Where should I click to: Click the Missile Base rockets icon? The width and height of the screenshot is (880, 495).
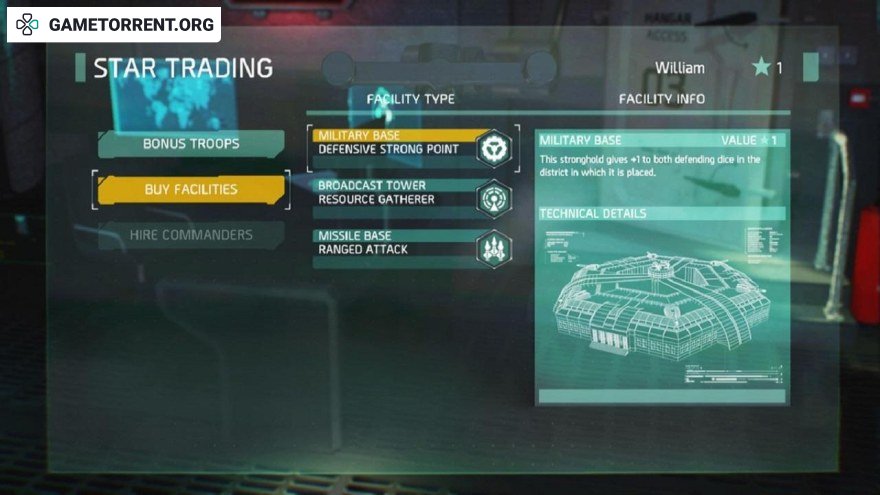pyautogui.click(x=493, y=248)
